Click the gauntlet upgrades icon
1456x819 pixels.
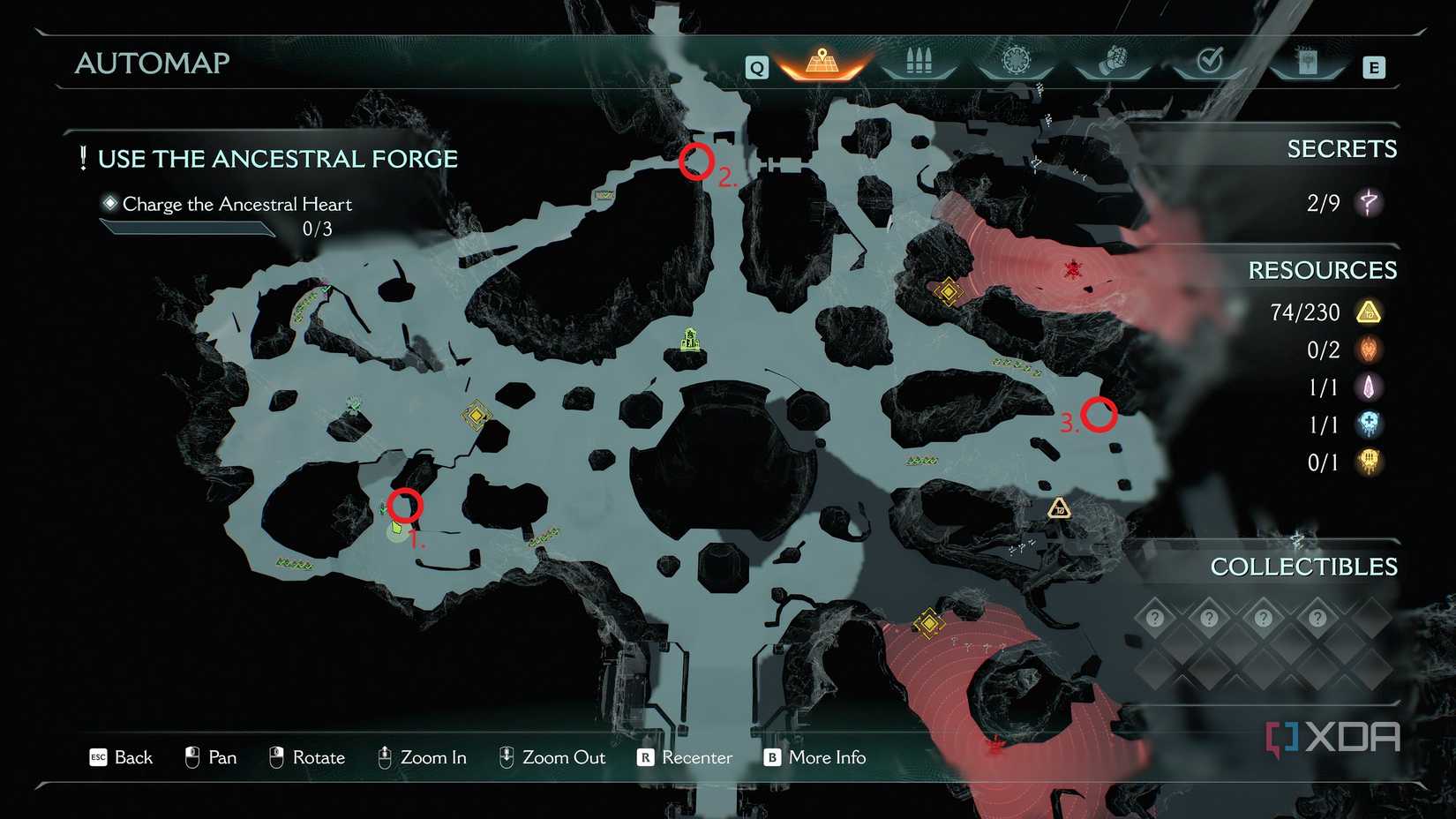click(1114, 62)
